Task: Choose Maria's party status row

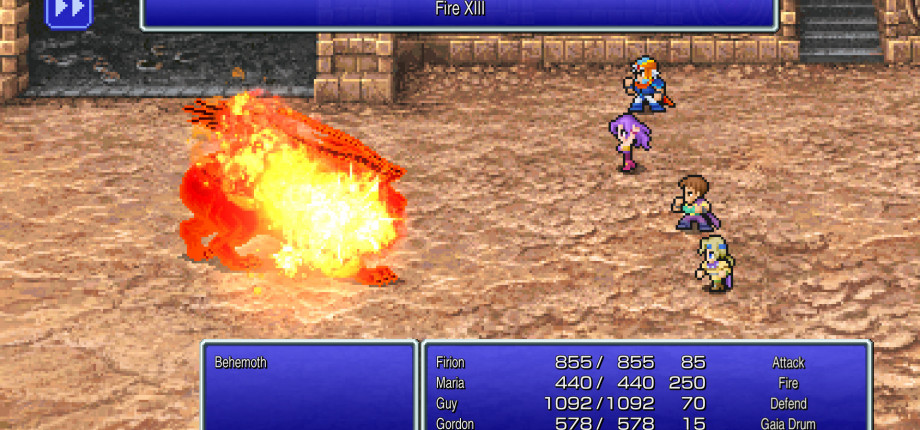Action: (645, 383)
